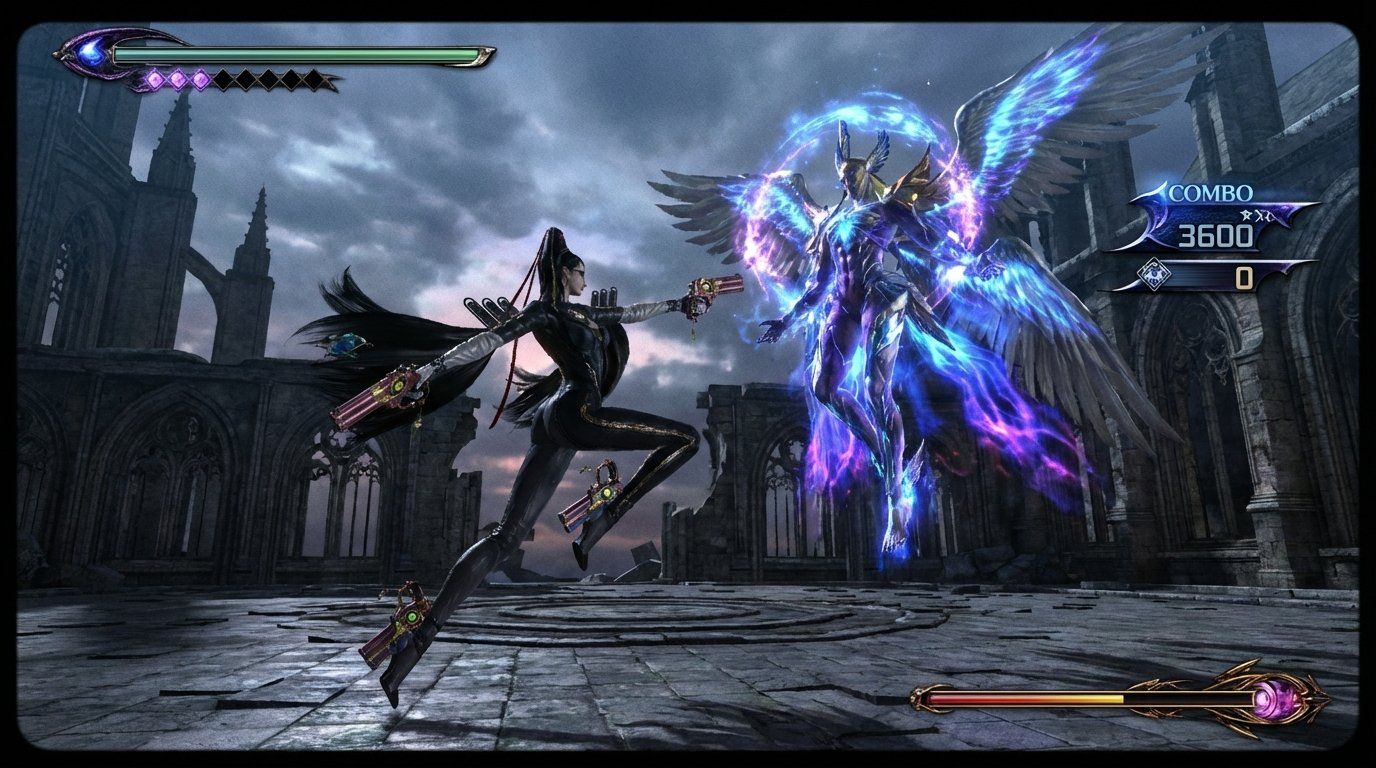This screenshot has width=1376, height=768.
Task: Toggle the second purple magic gem
Action: [x=178, y=78]
